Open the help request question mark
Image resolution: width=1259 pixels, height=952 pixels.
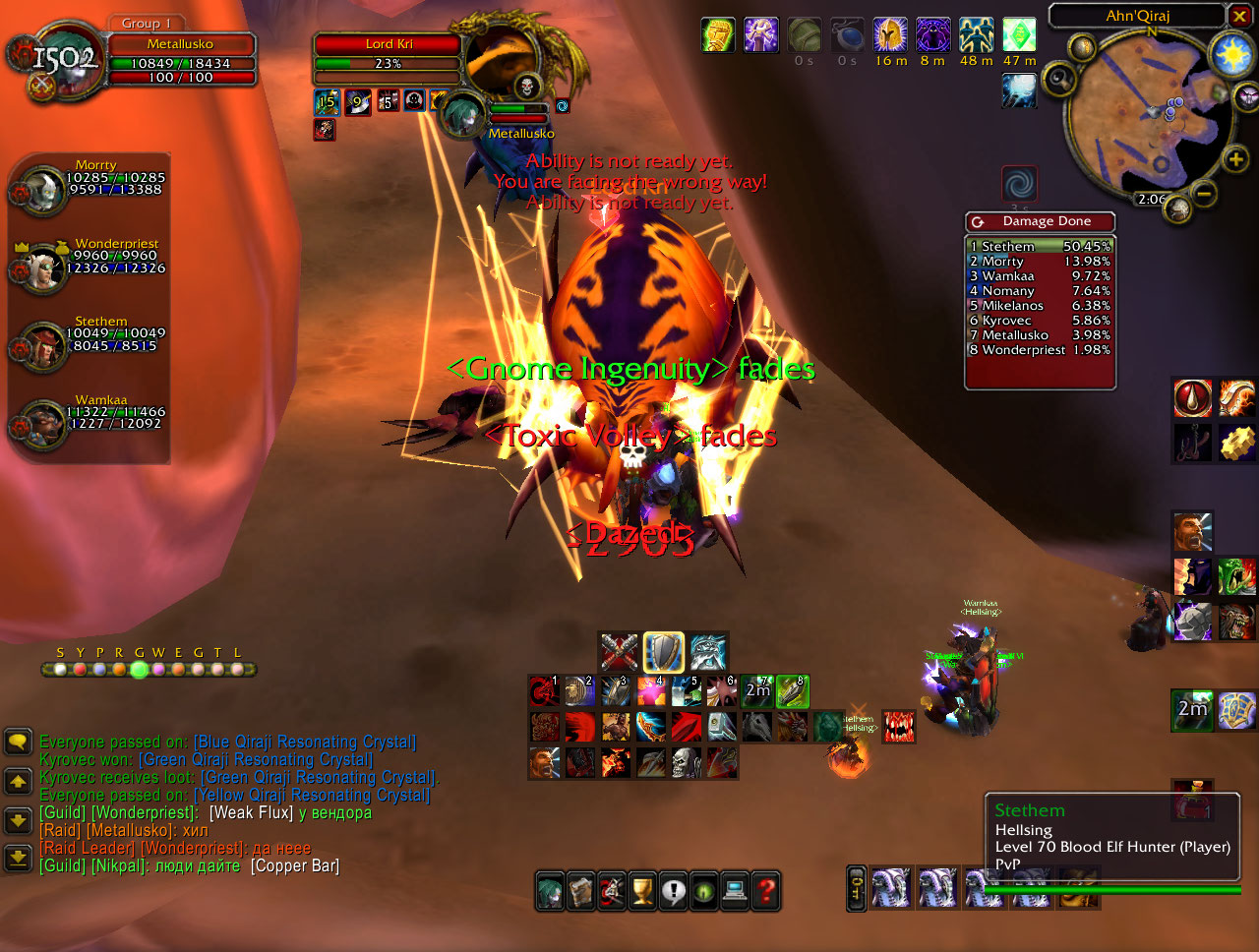click(x=765, y=891)
